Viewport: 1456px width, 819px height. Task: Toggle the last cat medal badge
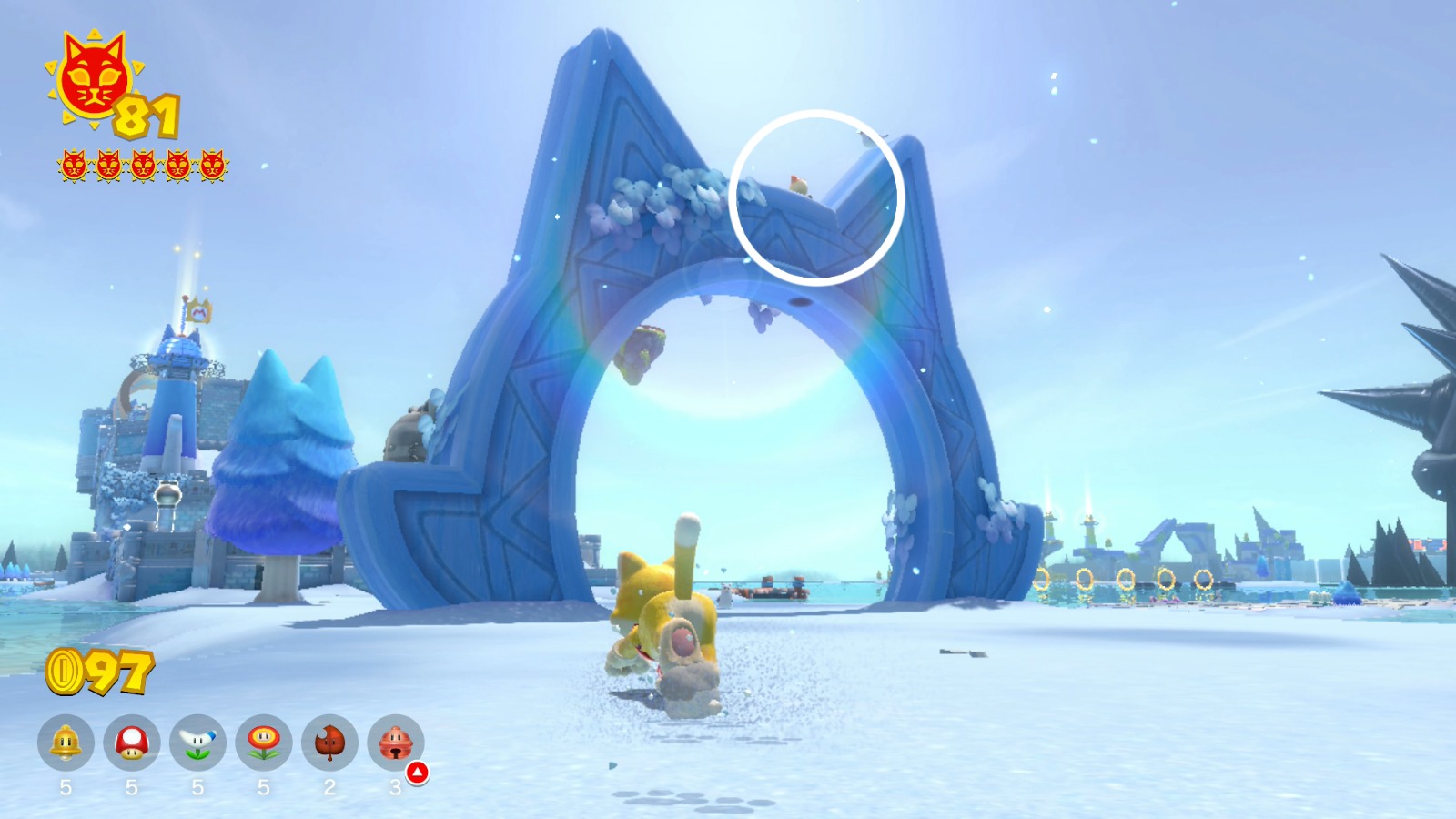click(x=213, y=167)
